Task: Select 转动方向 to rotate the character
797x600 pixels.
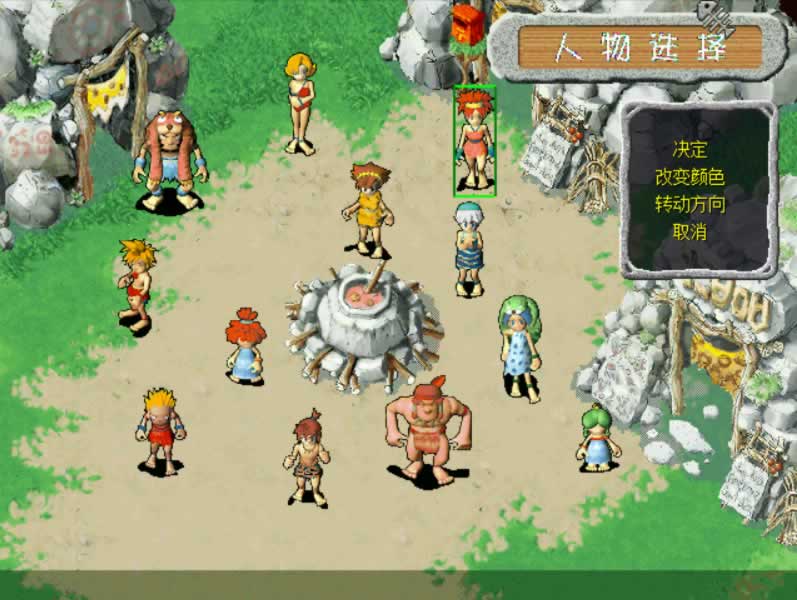Action: 689,204
